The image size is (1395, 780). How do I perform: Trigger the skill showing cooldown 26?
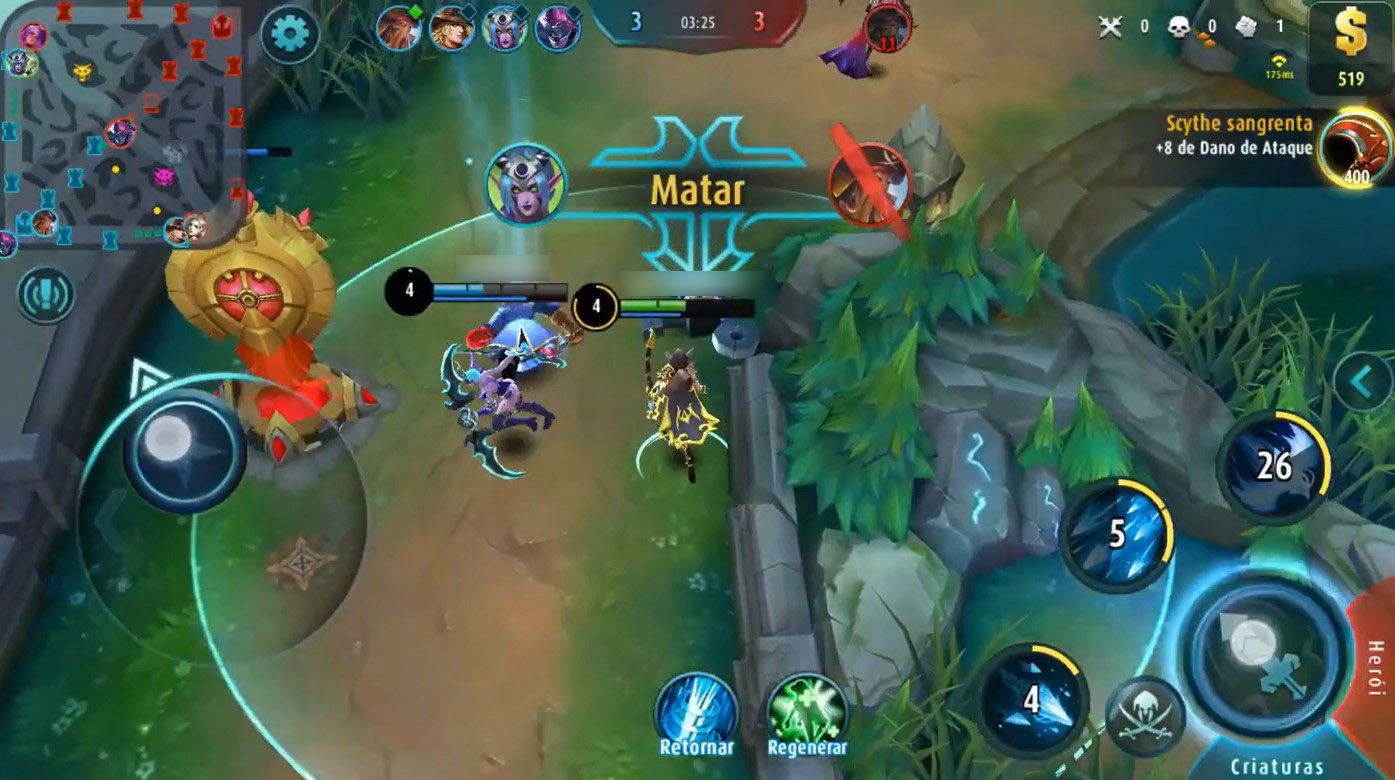1273,466
